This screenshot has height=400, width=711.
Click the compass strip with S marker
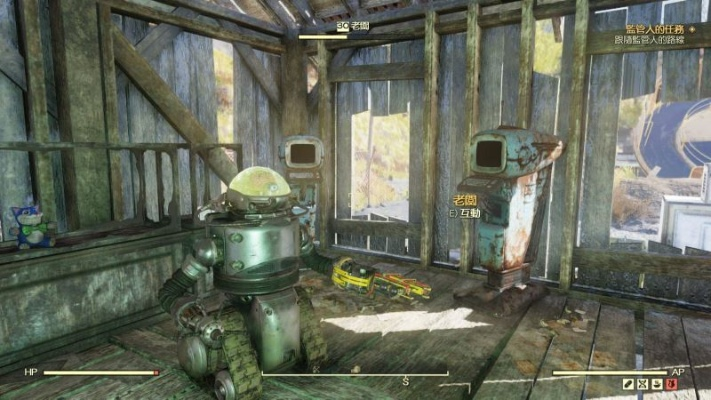pos(405,378)
